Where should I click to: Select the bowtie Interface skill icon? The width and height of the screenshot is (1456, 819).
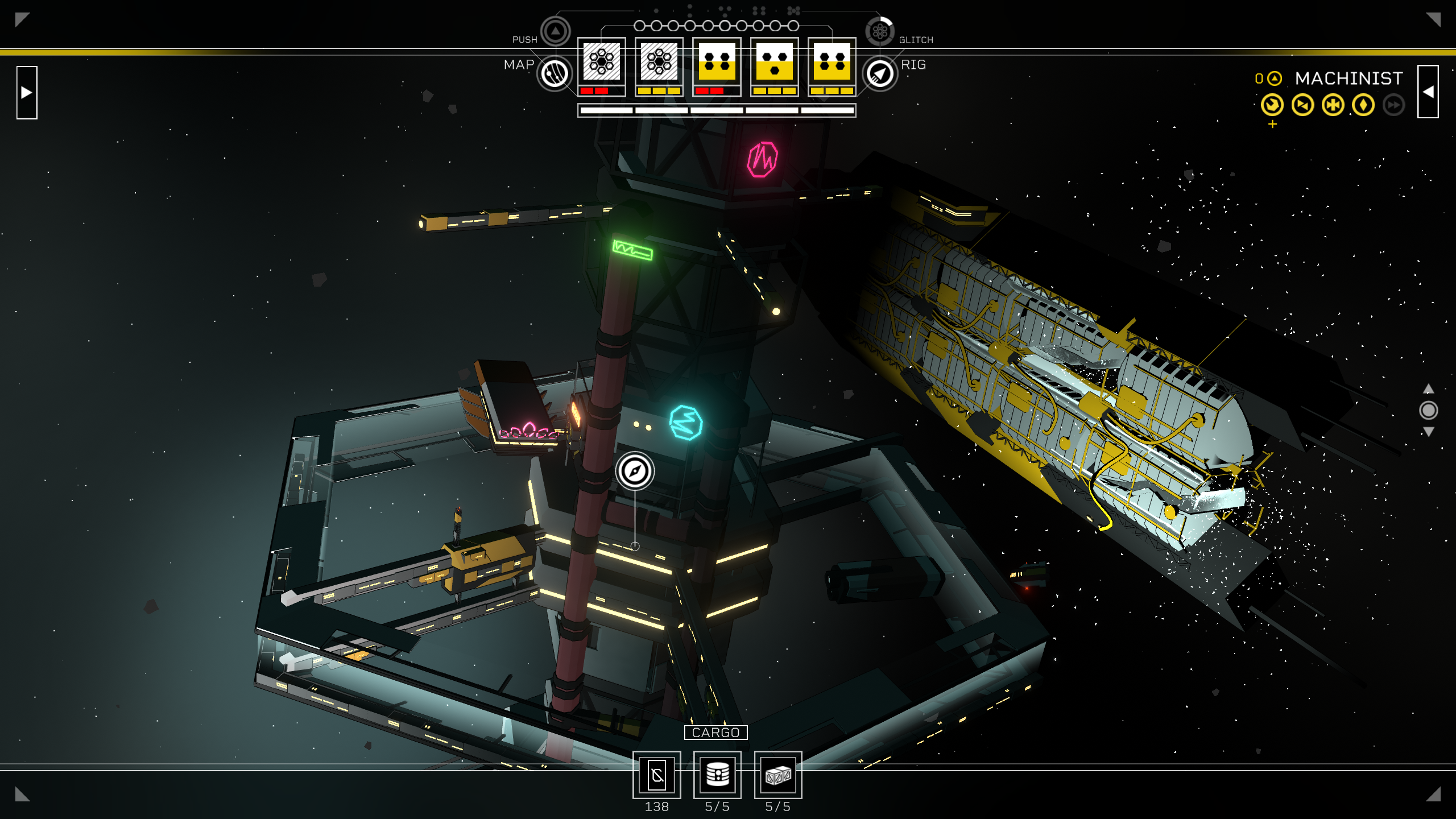[x=1302, y=105]
